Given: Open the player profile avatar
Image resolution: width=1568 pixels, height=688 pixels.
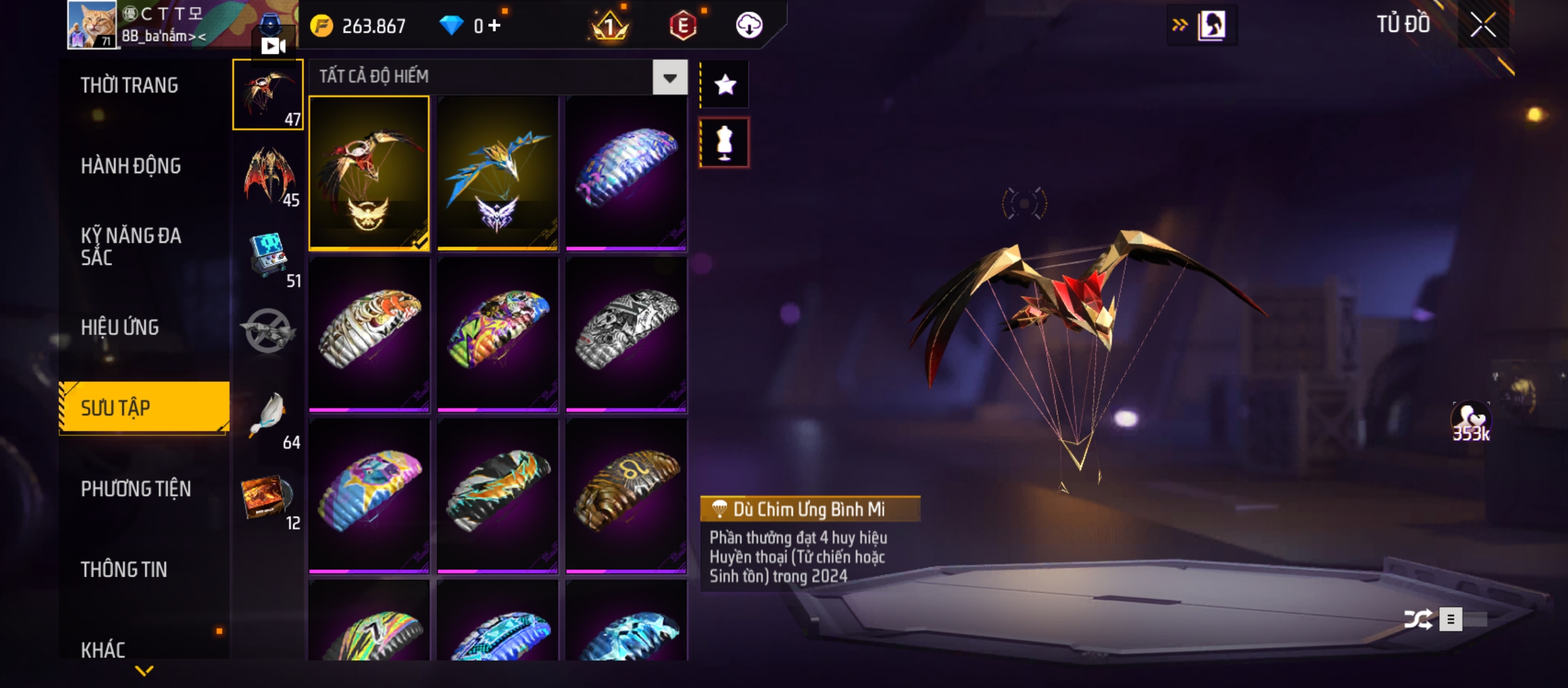Looking at the screenshot, I should tap(92, 24).
